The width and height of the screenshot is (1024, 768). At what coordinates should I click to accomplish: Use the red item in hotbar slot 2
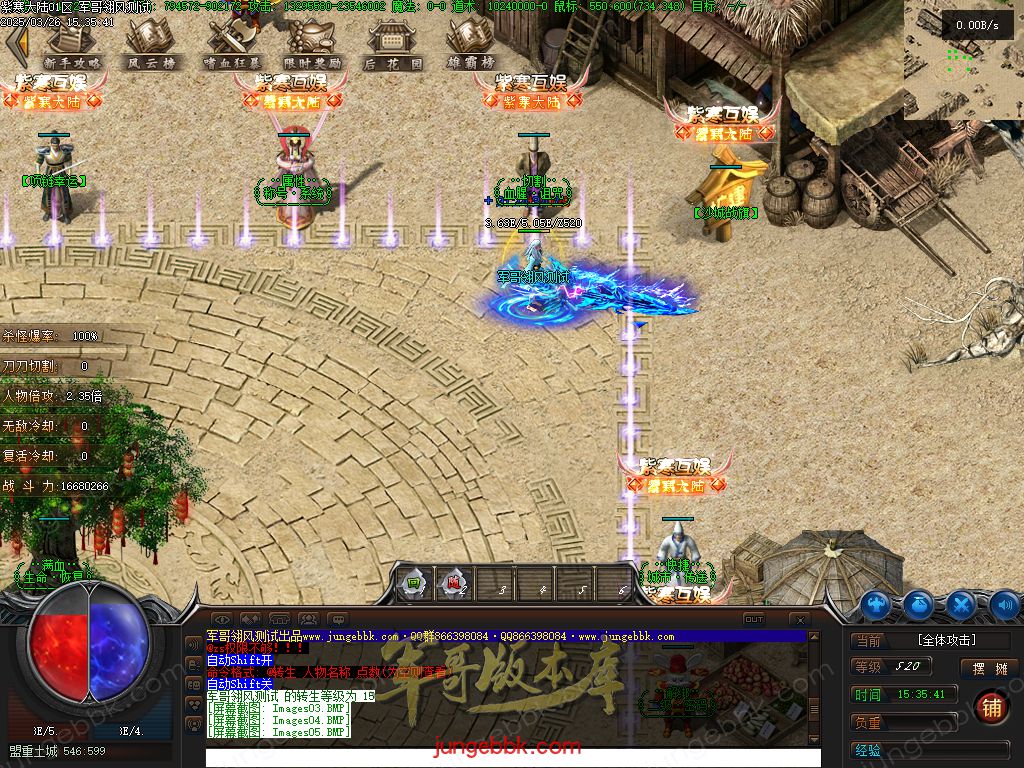pyautogui.click(x=454, y=583)
